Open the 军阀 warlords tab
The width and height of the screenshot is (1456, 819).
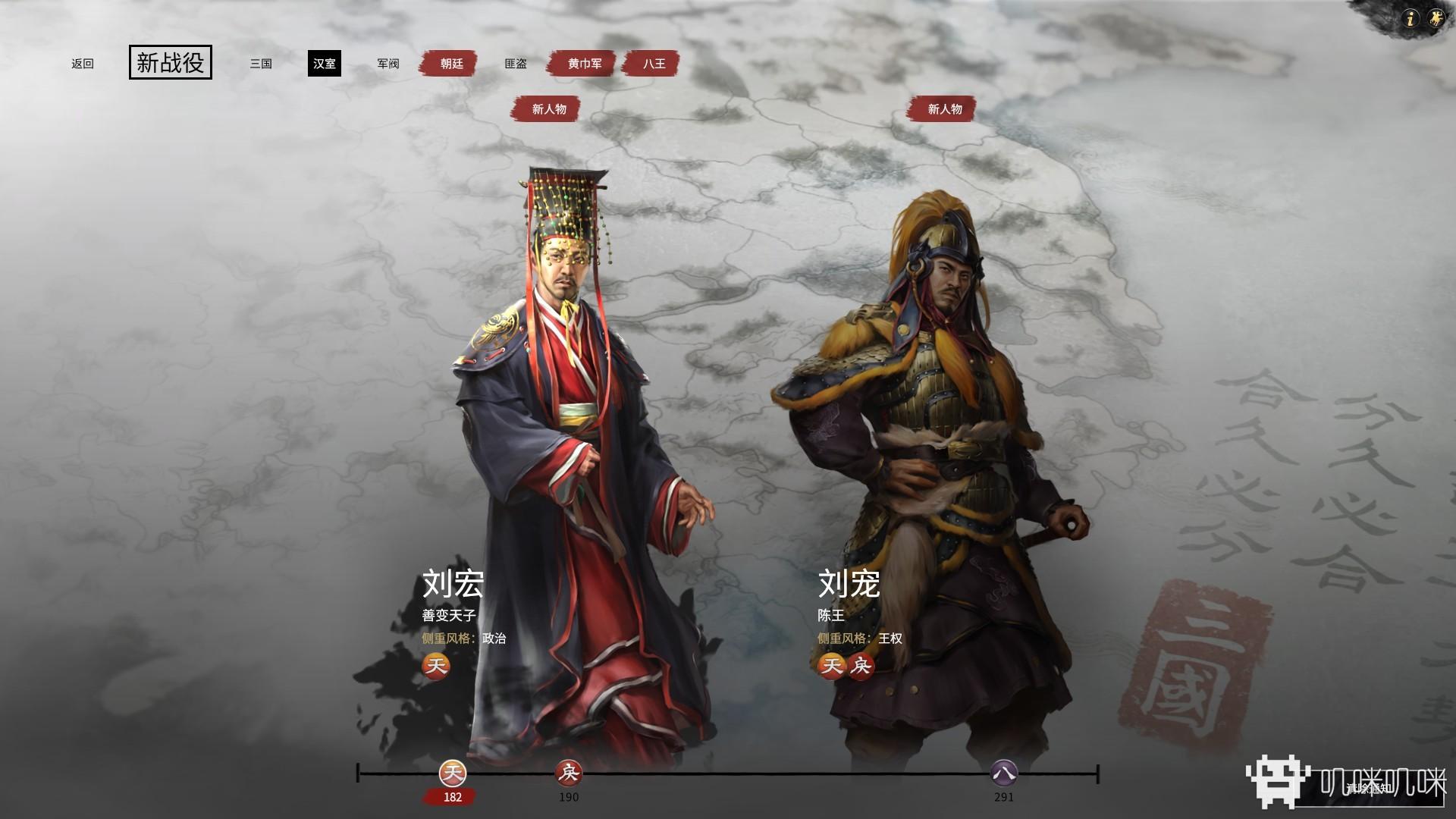click(388, 64)
